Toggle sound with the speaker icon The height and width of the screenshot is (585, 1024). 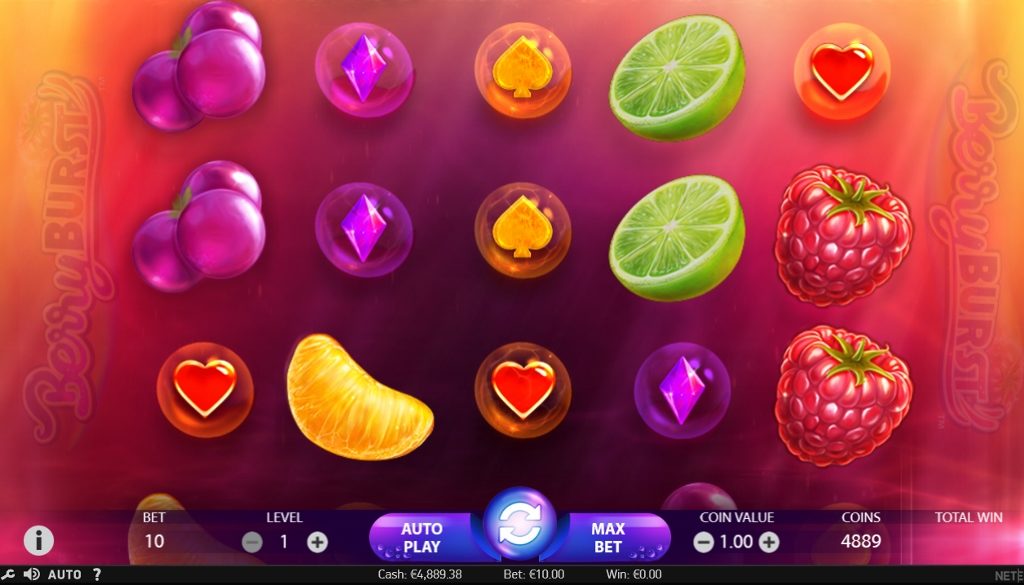(x=31, y=575)
